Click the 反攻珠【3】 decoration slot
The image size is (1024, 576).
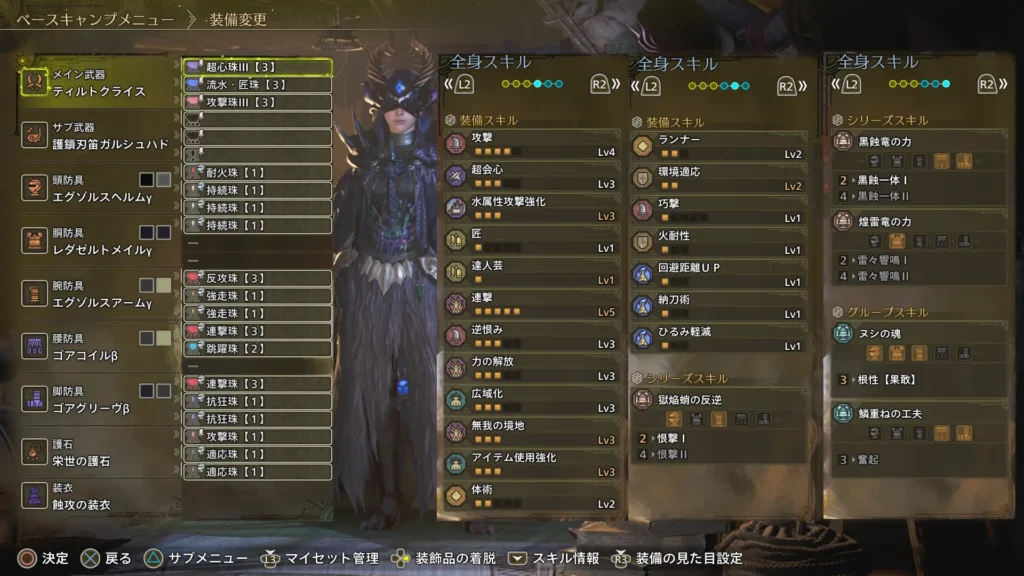click(x=257, y=278)
